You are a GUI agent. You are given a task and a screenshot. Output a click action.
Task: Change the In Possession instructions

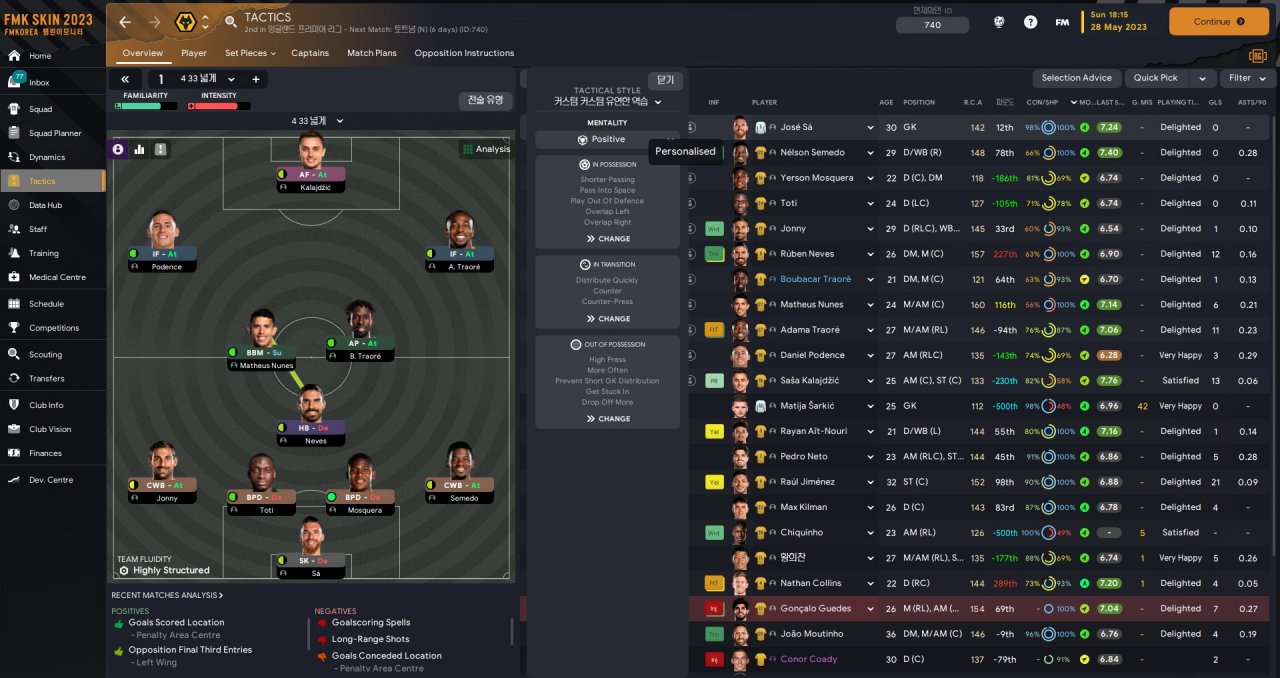(607, 239)
